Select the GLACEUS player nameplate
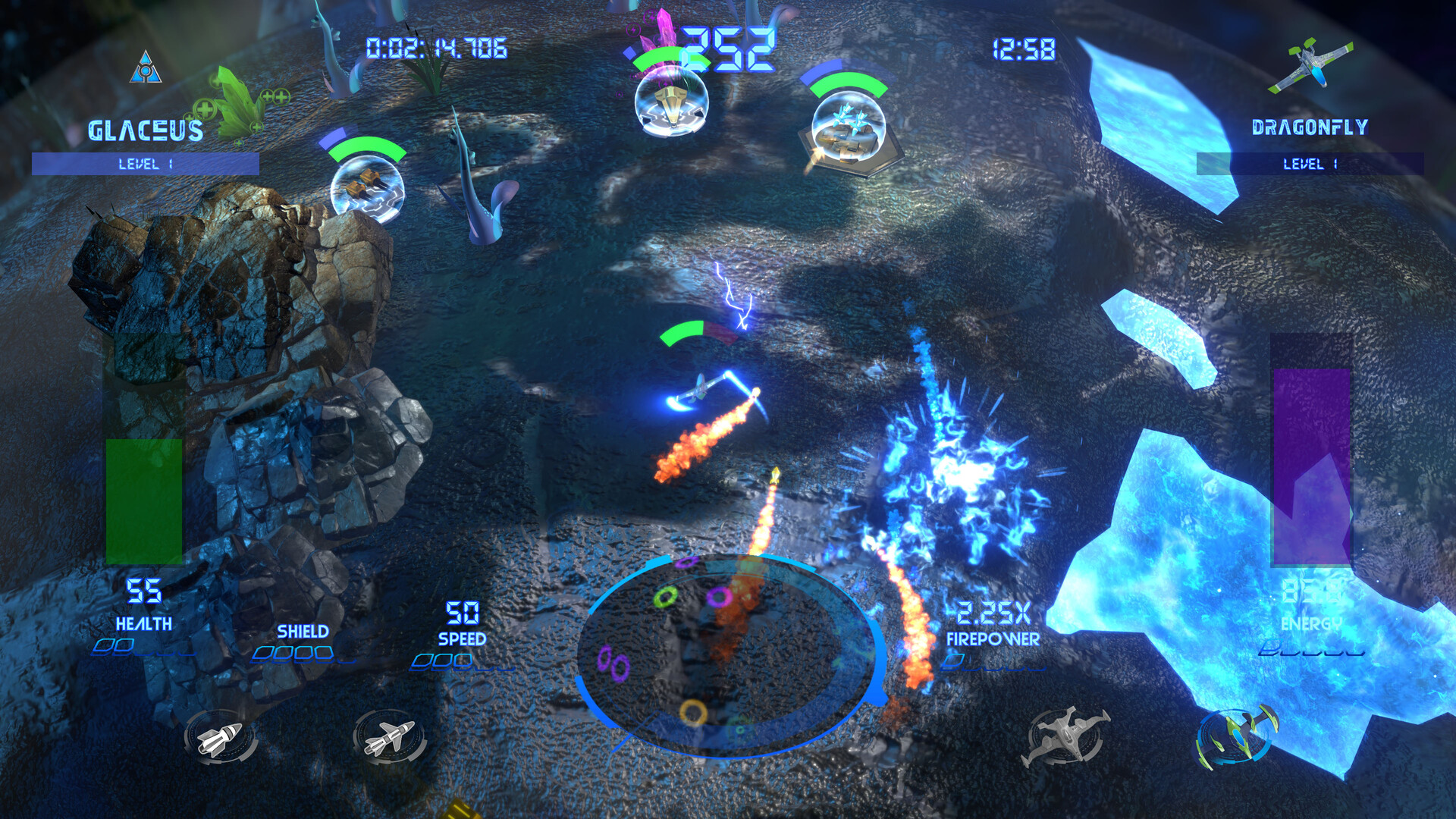Screen dimensions: 1456x819 tap(144, 129)
